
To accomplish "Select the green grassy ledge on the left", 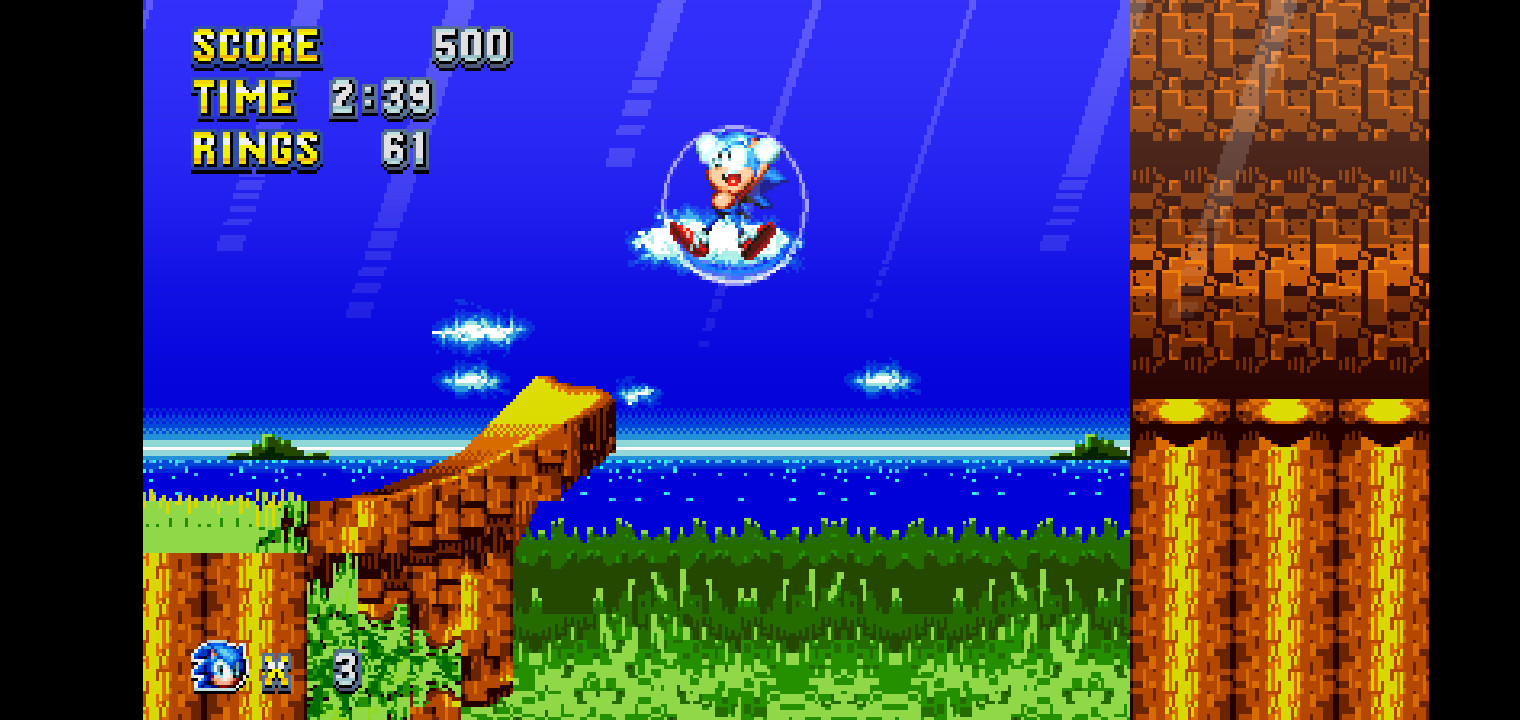I will [200, 525].
